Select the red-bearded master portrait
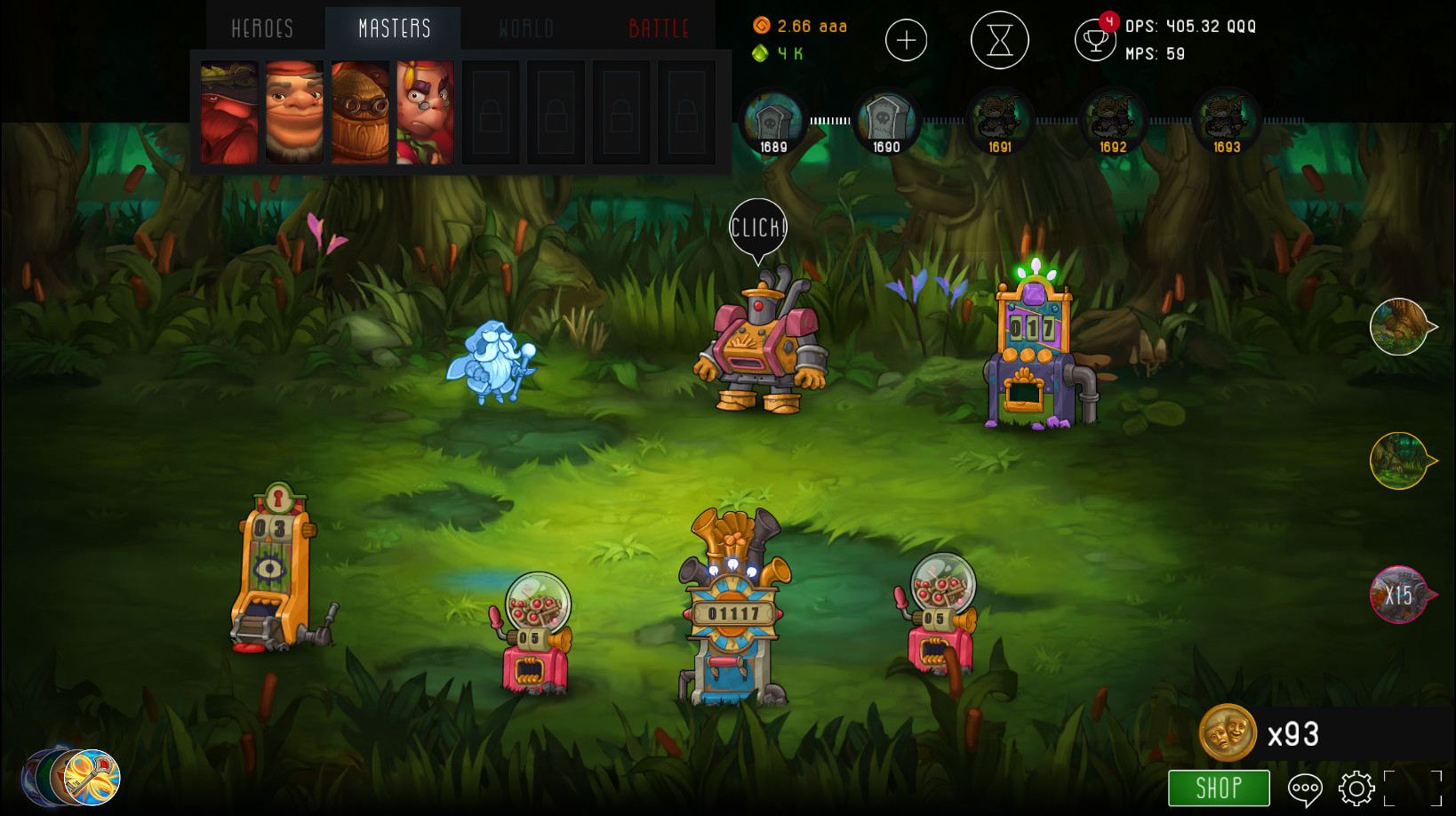 [x=228, y=113]
